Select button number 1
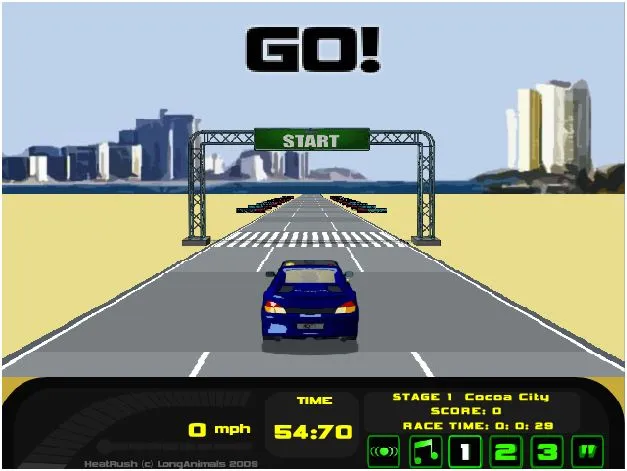This screenshot has width=627, height=471. pos(464,450)
